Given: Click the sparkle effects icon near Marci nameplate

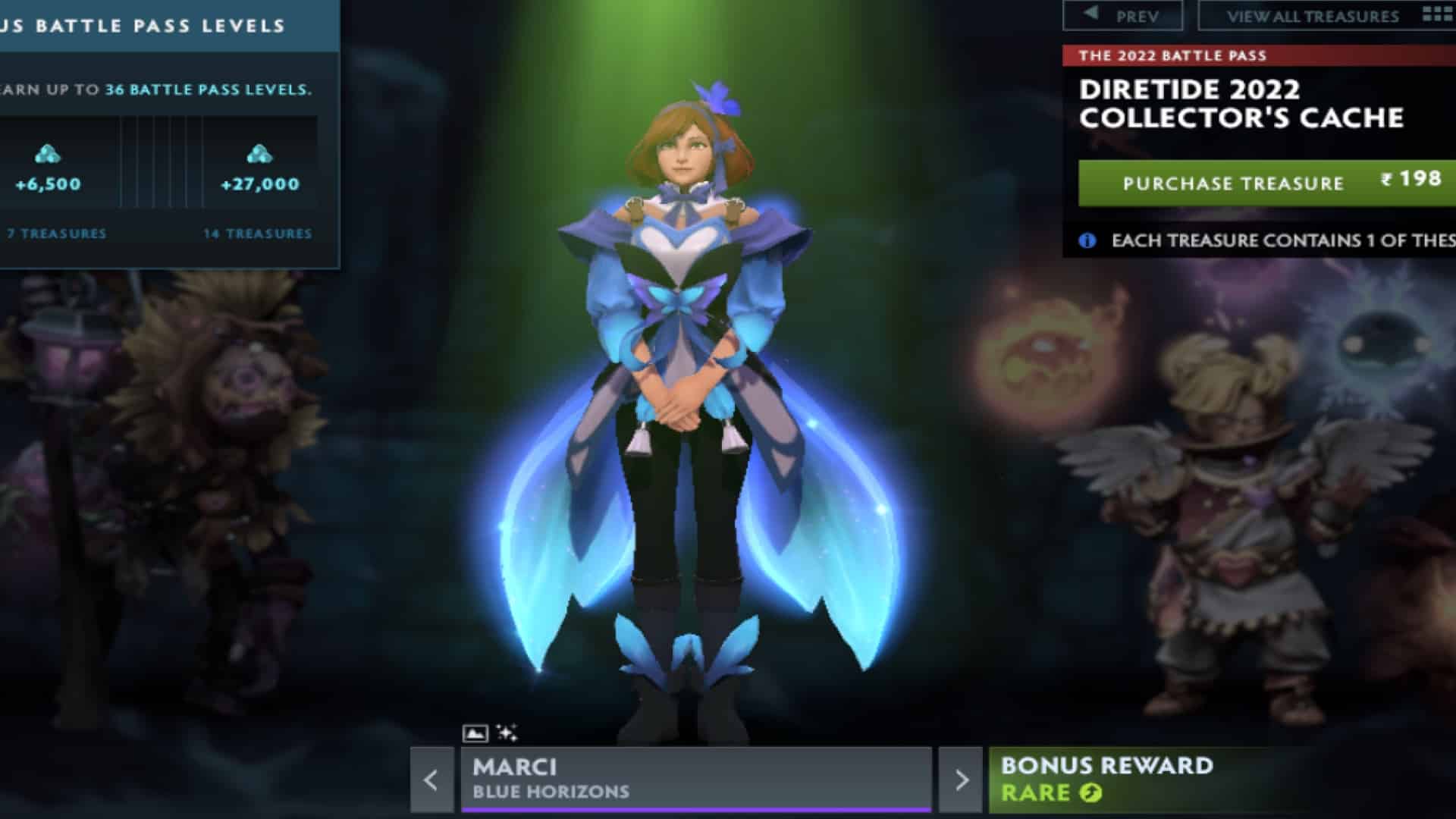Looking at the screenshot, I should [x=507, y=732].
